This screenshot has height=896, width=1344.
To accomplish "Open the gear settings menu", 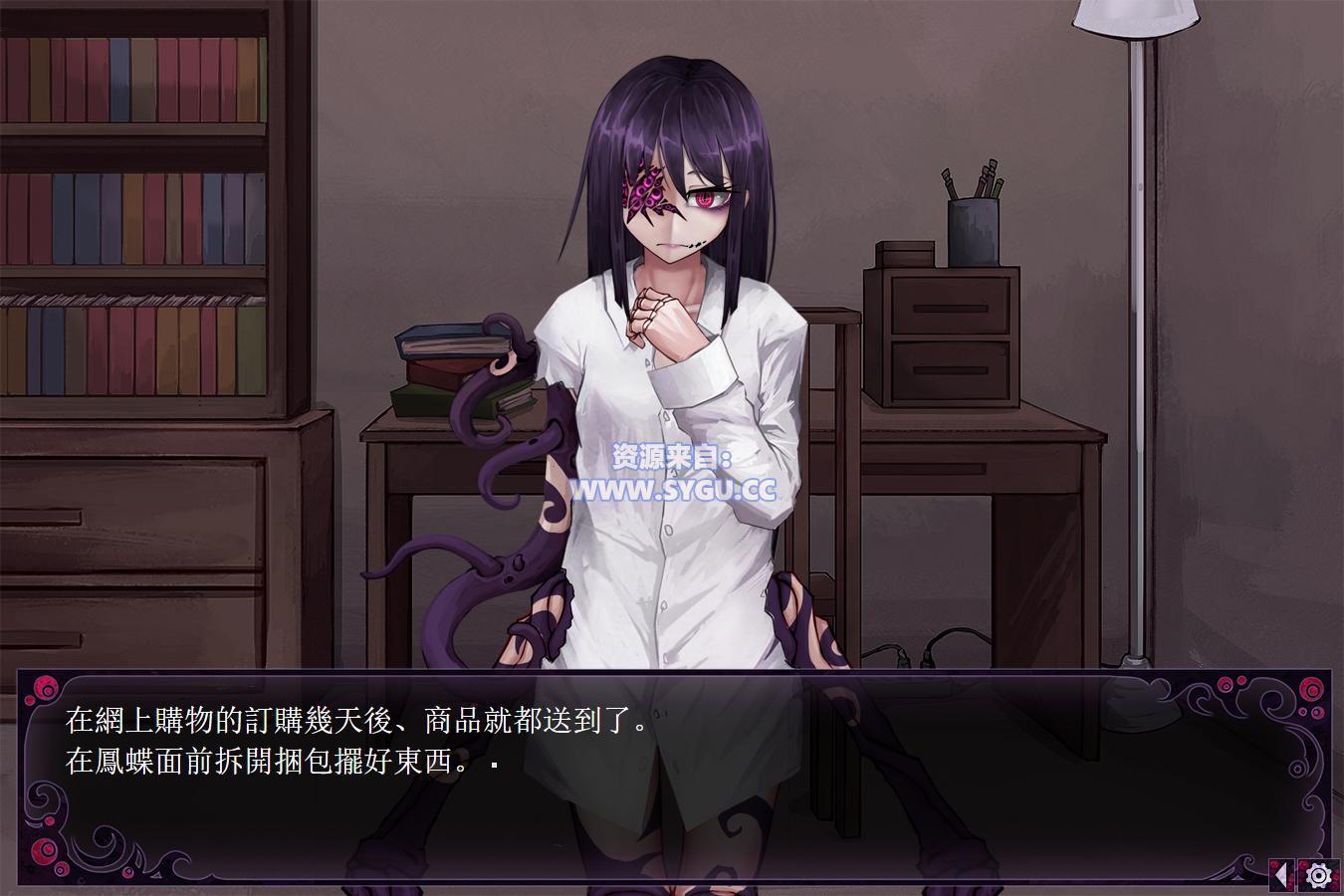I will coord(1319,875).
